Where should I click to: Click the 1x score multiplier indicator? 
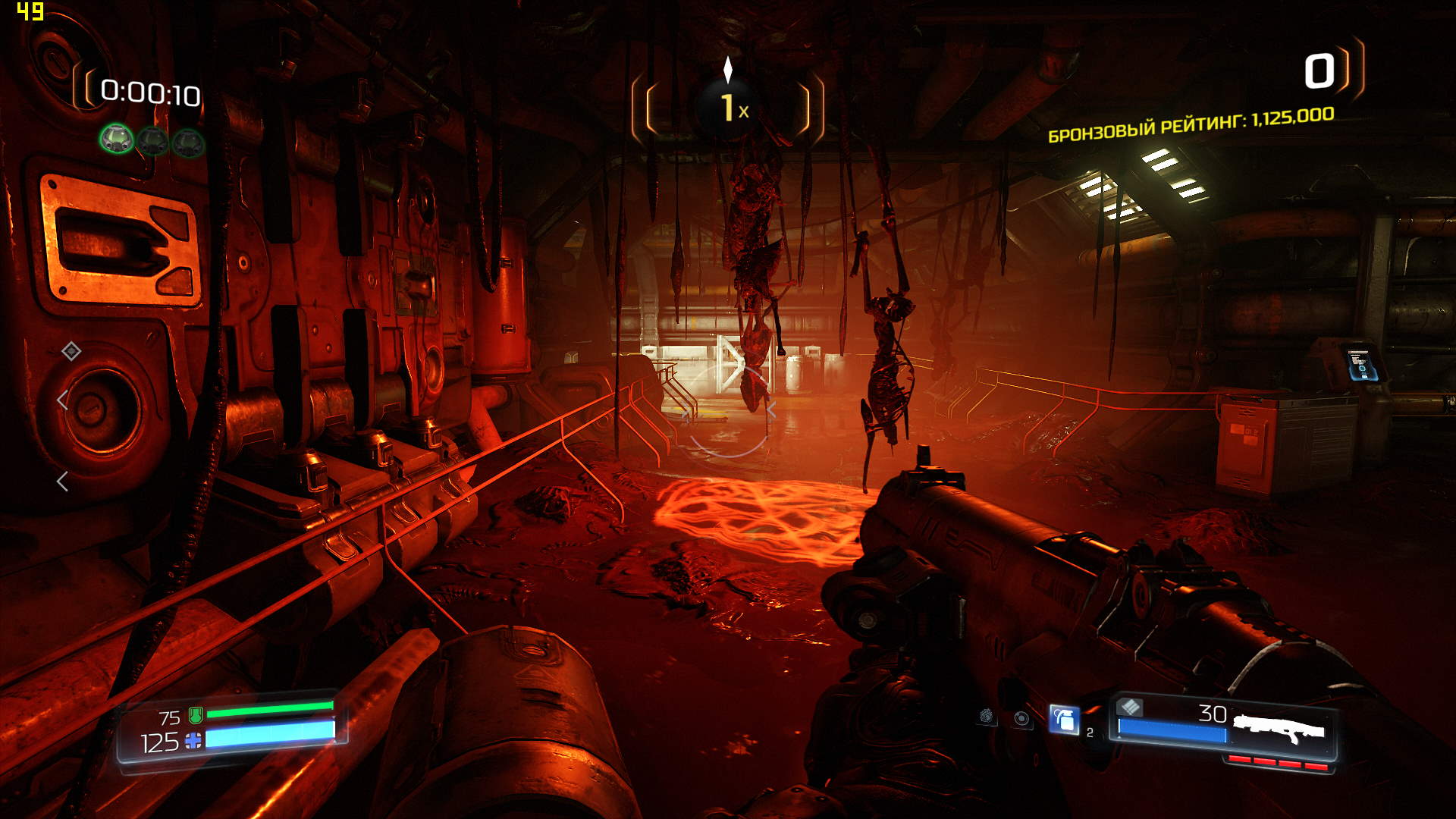pos(730,108)
